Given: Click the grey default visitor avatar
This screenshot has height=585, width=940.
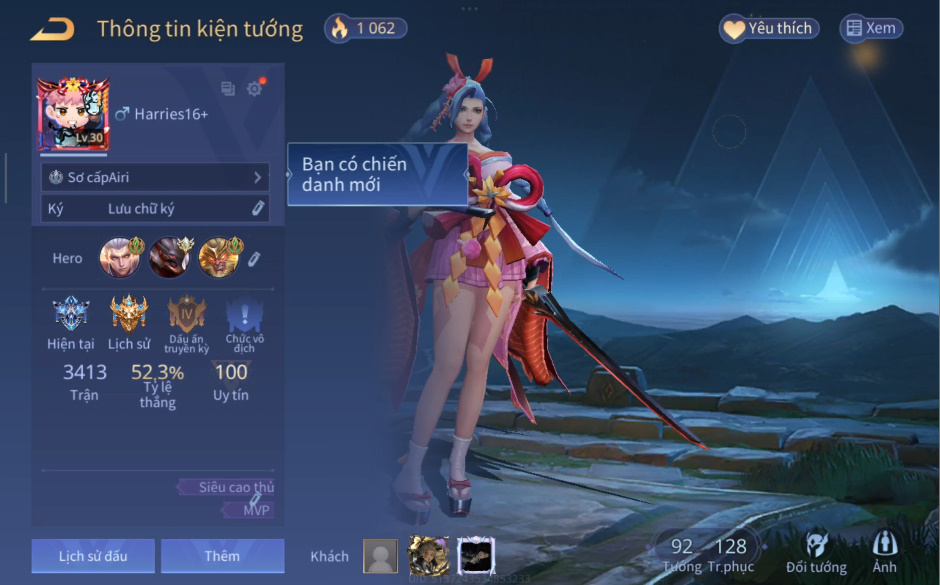Looking at the screenshot, I should tap(380, 556).
